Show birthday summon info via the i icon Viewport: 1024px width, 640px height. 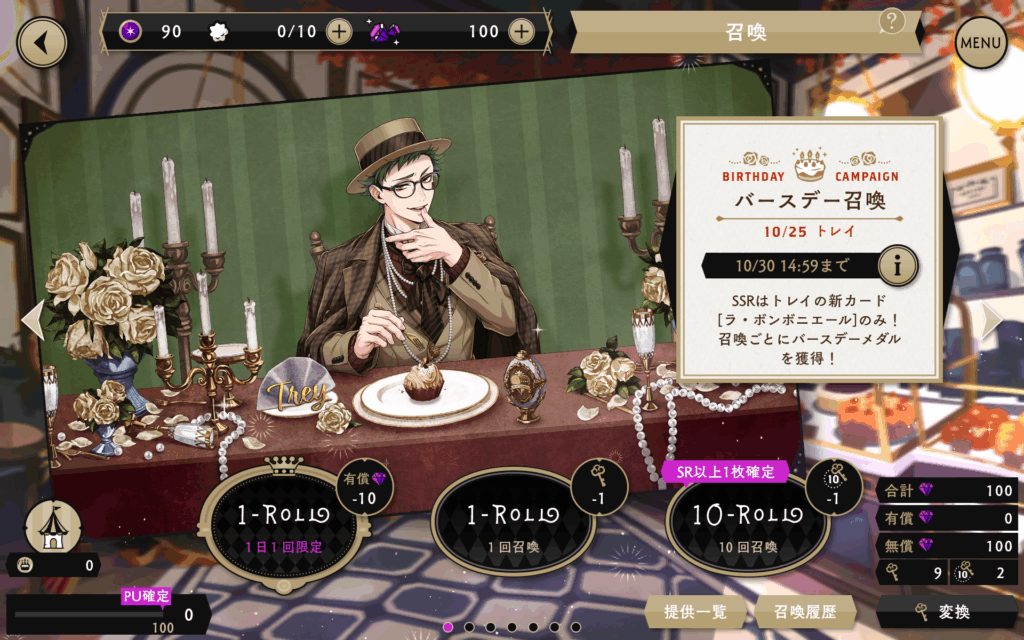coord(898,266)
